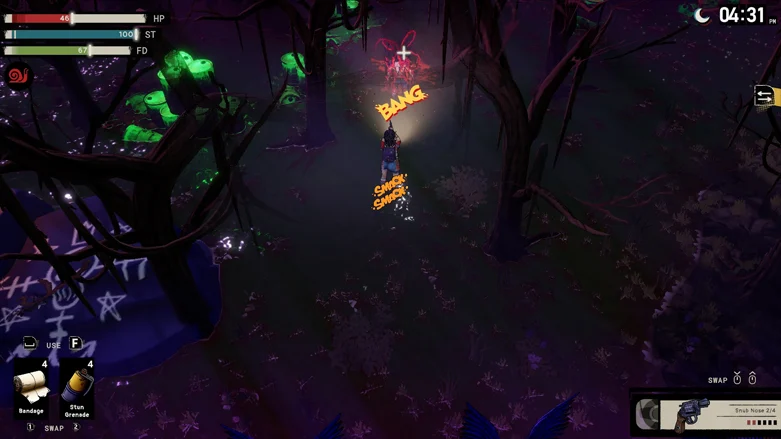
Task: Choose the Stun Grenade slot
Action: [x=77, y=388]
